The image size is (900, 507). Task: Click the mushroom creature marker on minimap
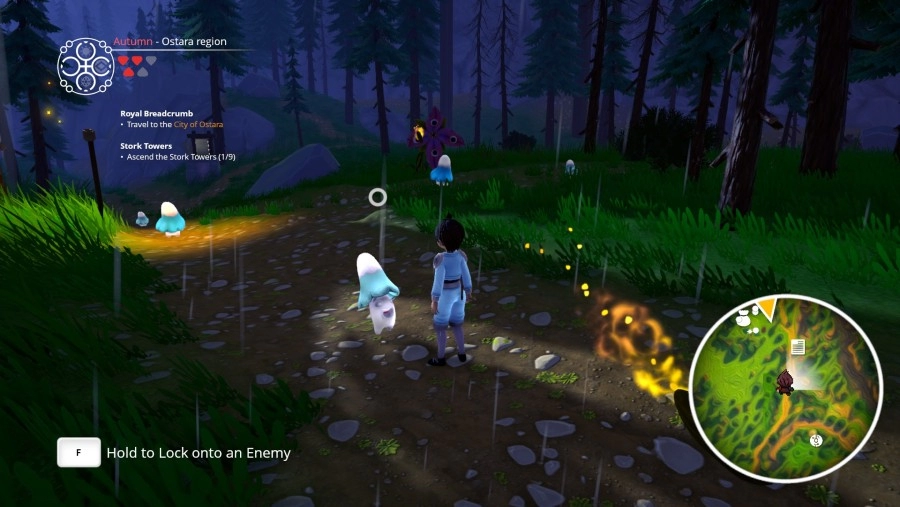click(743, 318)
